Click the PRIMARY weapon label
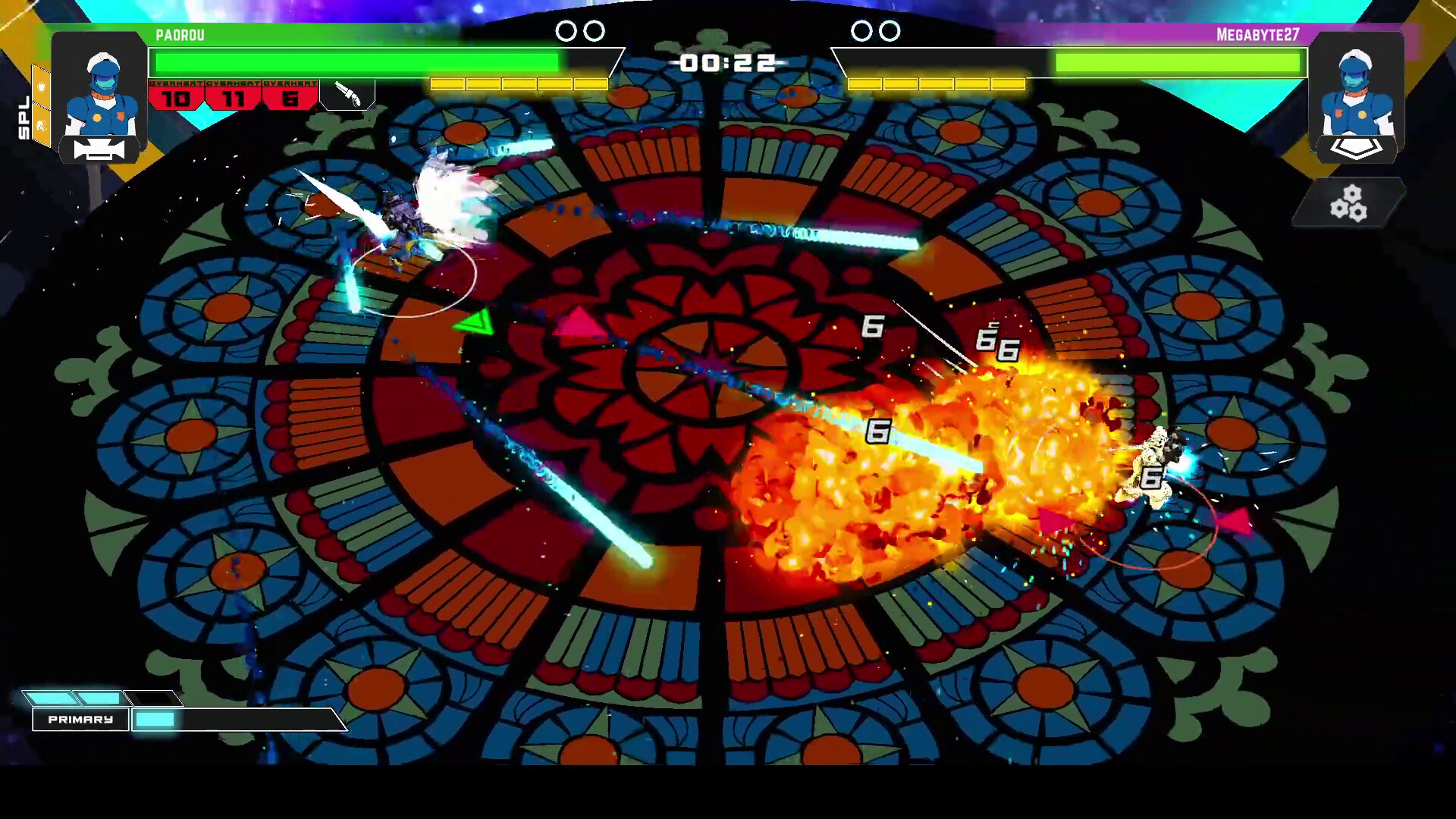Image resolution: width=1456 pixels, height=819 pixels. pos(80,719)
